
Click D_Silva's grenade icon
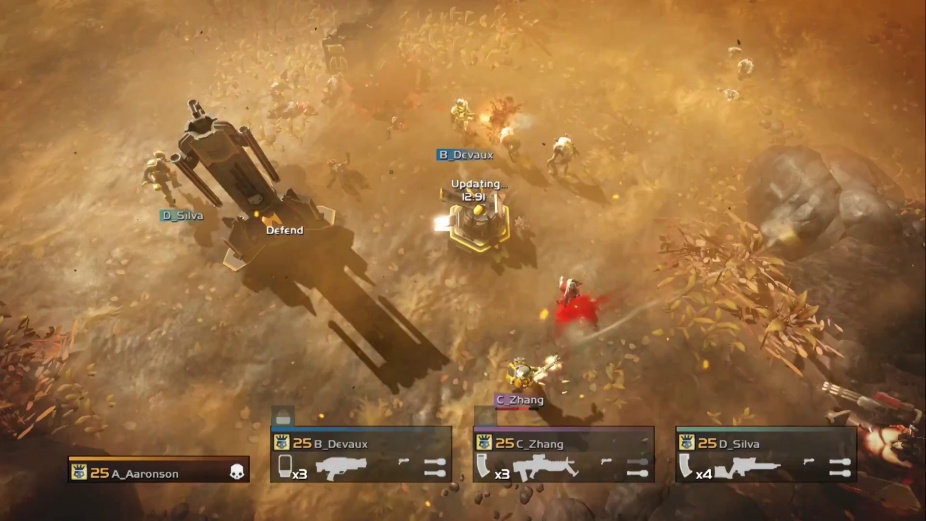tap(840, 466)
